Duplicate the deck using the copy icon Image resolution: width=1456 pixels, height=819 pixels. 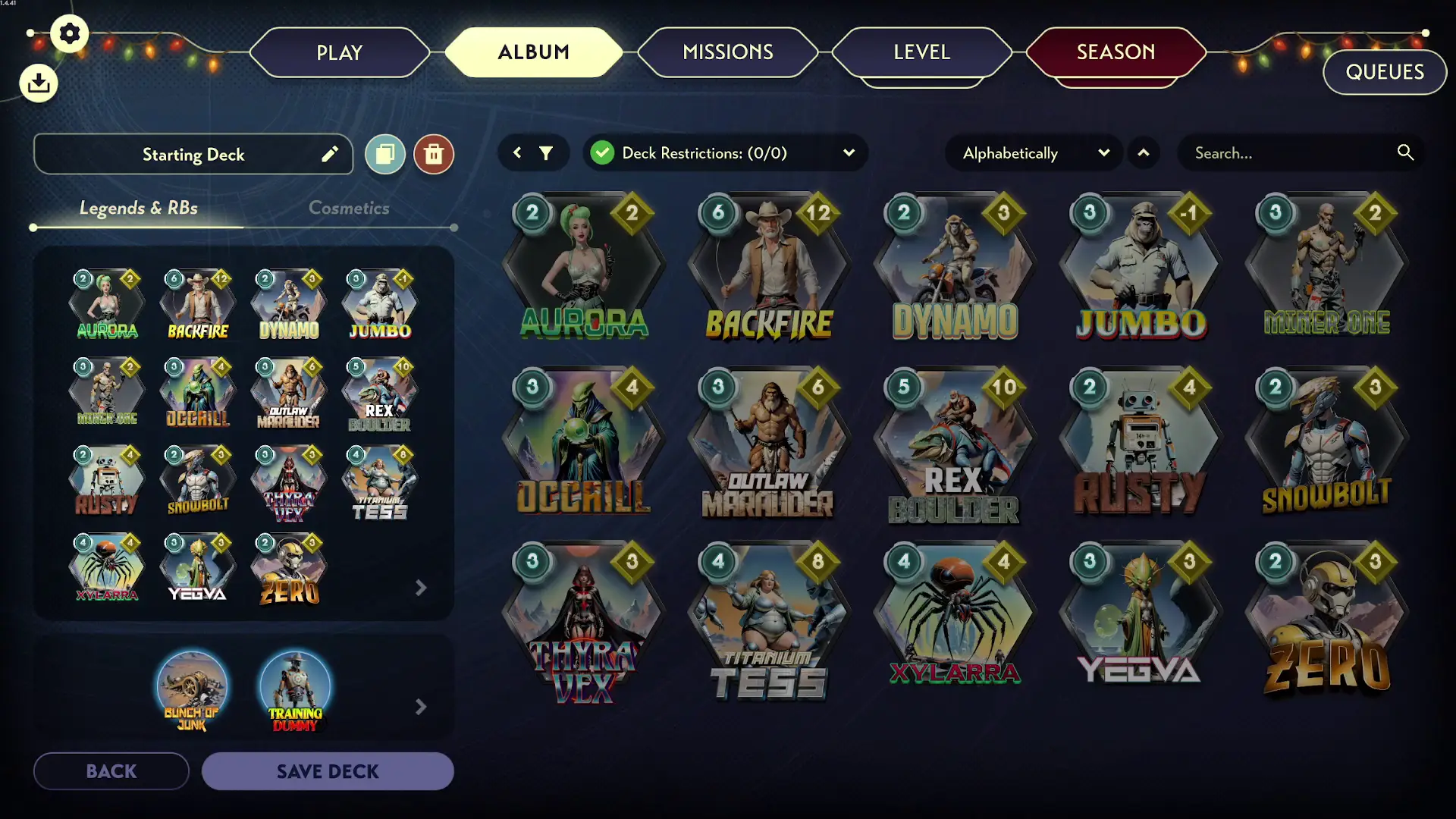click(x=384, y=154)
